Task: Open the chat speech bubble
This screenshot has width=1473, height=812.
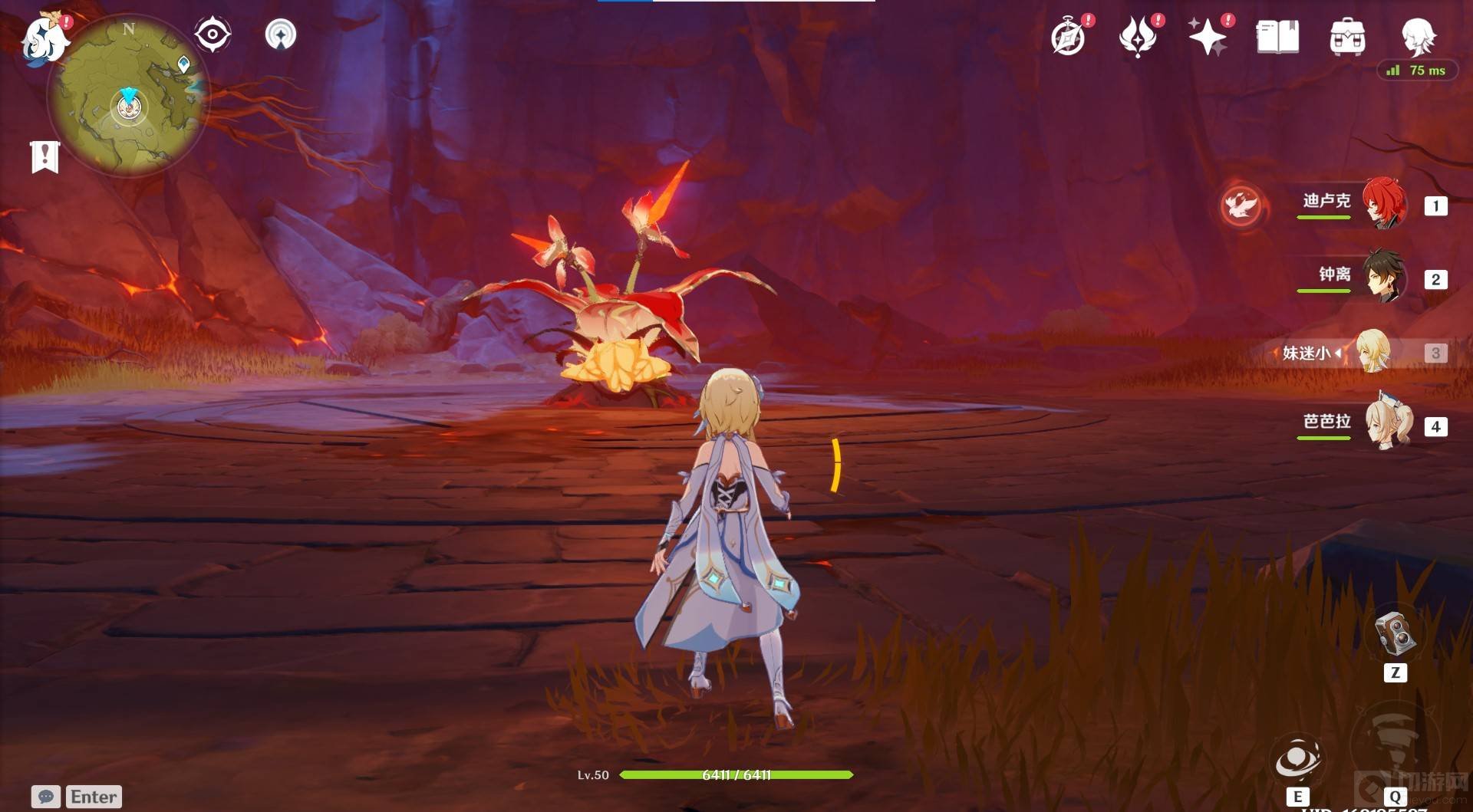Action: [45, 797]
